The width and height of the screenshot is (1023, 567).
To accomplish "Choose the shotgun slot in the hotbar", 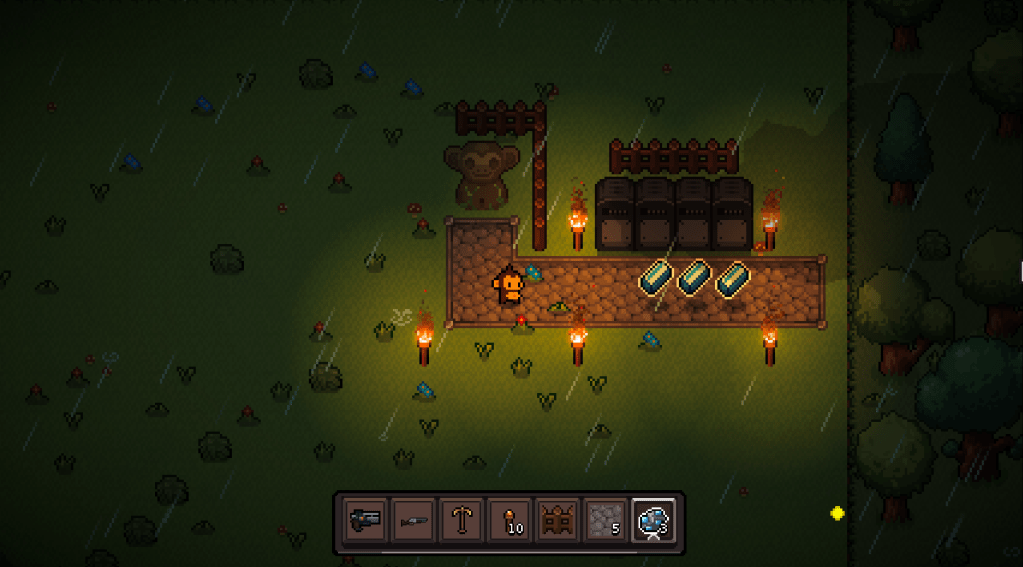I will [412, 520].
